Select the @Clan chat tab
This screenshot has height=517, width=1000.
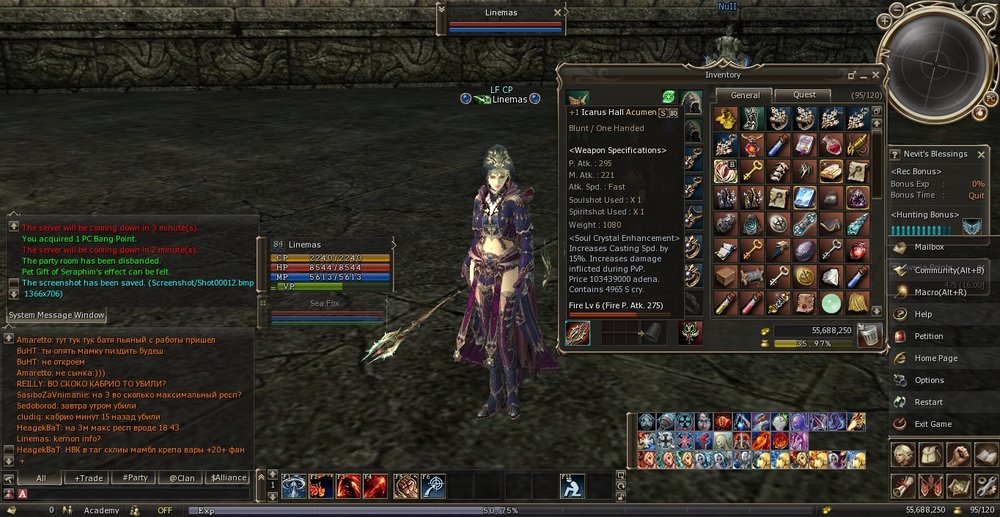(181, 478)
